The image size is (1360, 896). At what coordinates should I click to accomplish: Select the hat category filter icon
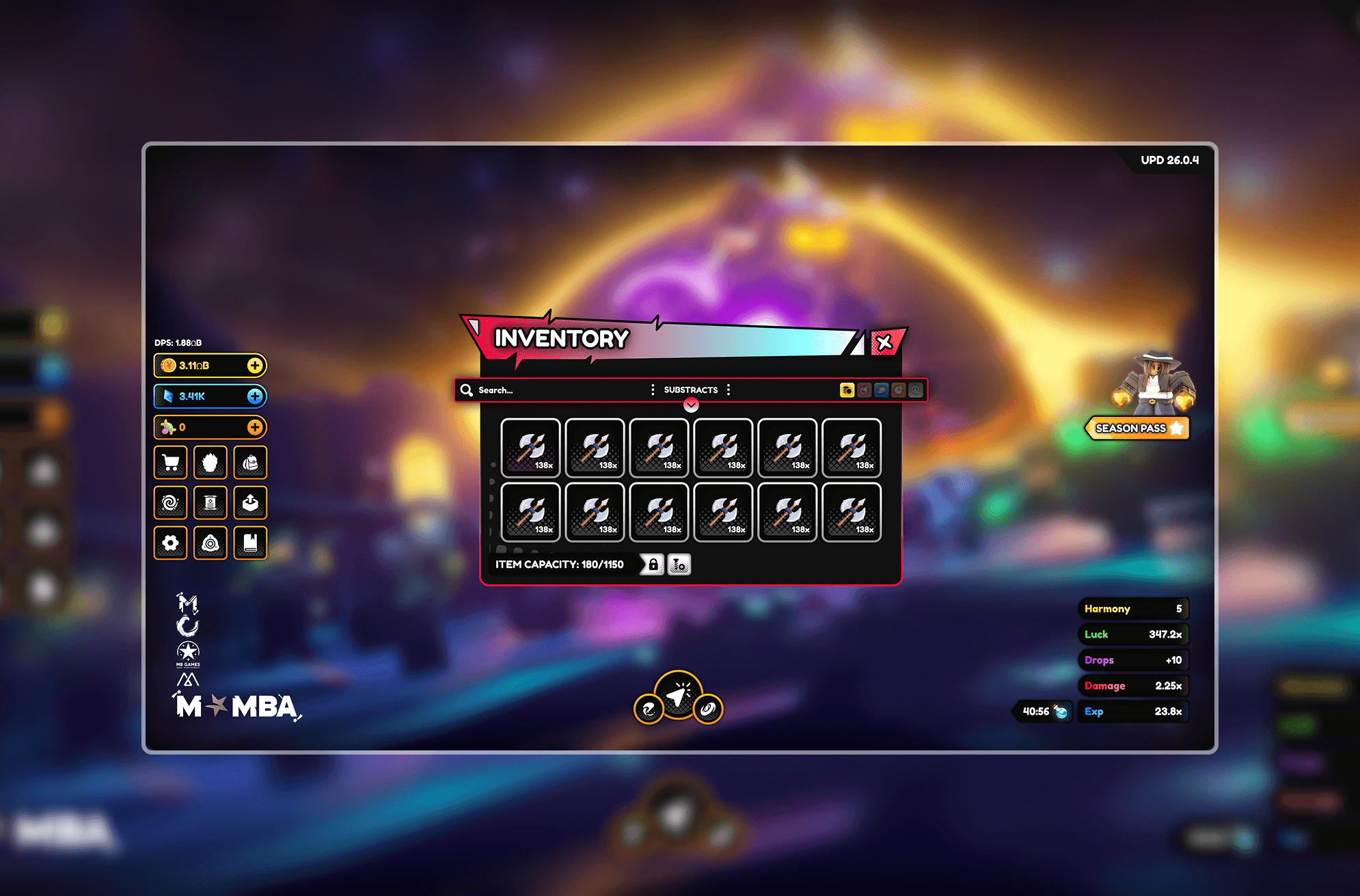(880, 390)
